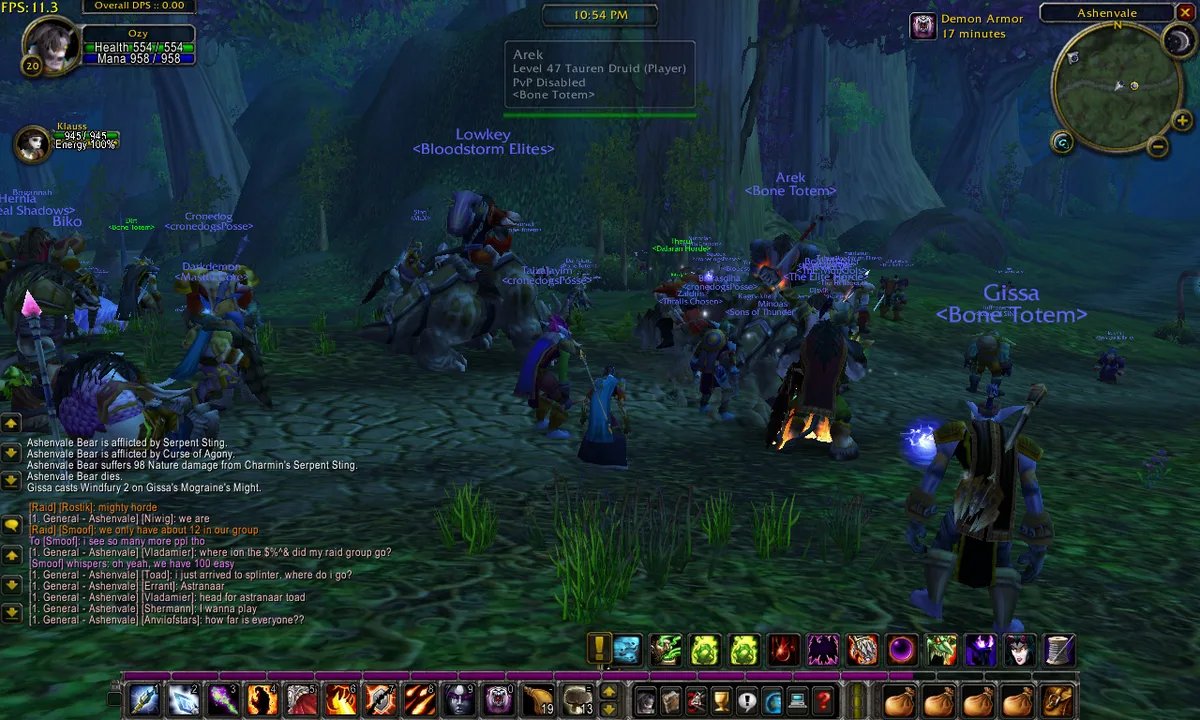Image resolution: width=1200 pixels, height=720 pixels.
Task: Zoom out the minimap with minus button
Action: click(x=1158, y=147)
